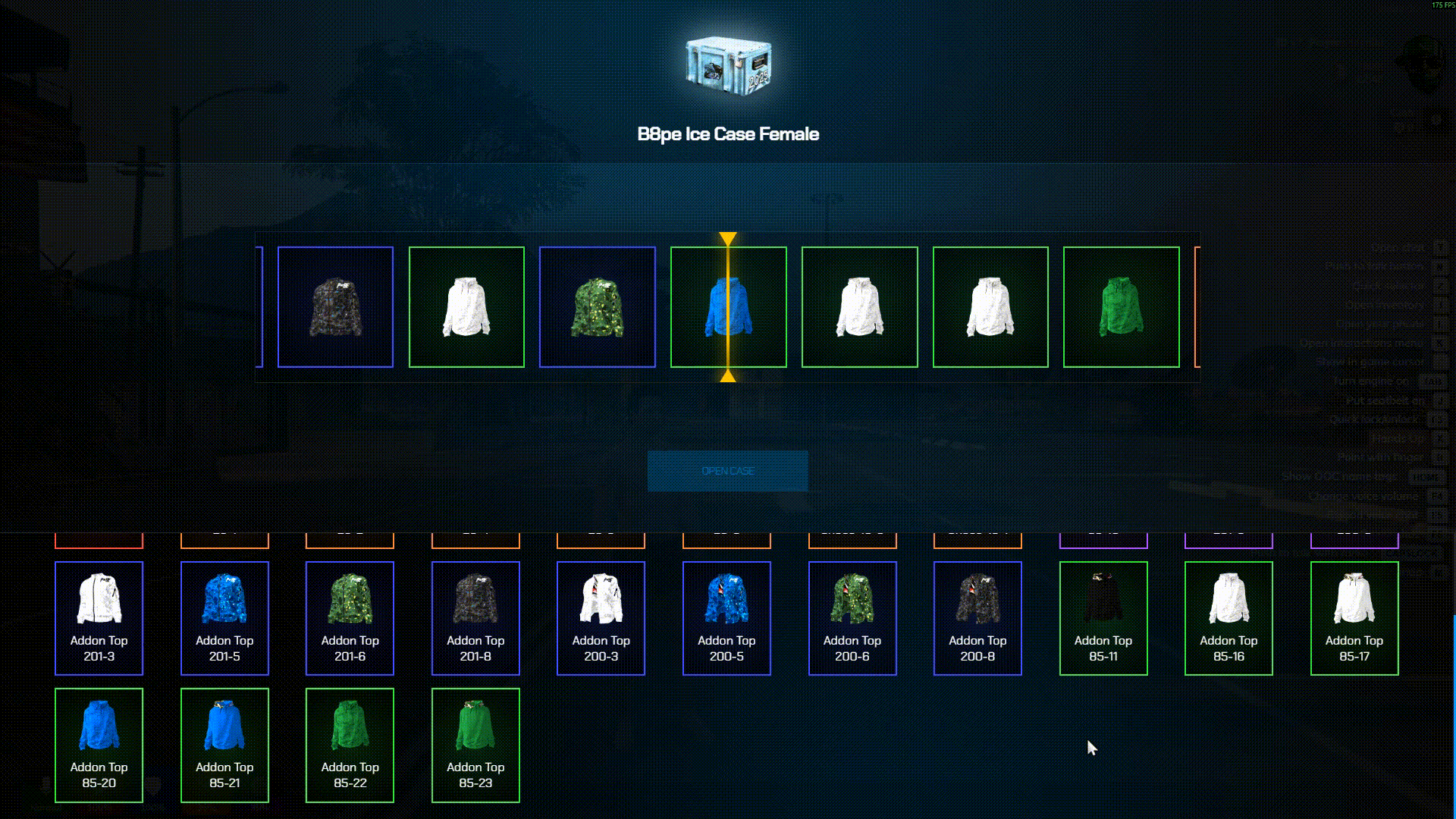Select the Addon Top 85-11 black hoodie
This screenshot has width=1456, height=819.
pyautogui.click(x=1103, y=618)
